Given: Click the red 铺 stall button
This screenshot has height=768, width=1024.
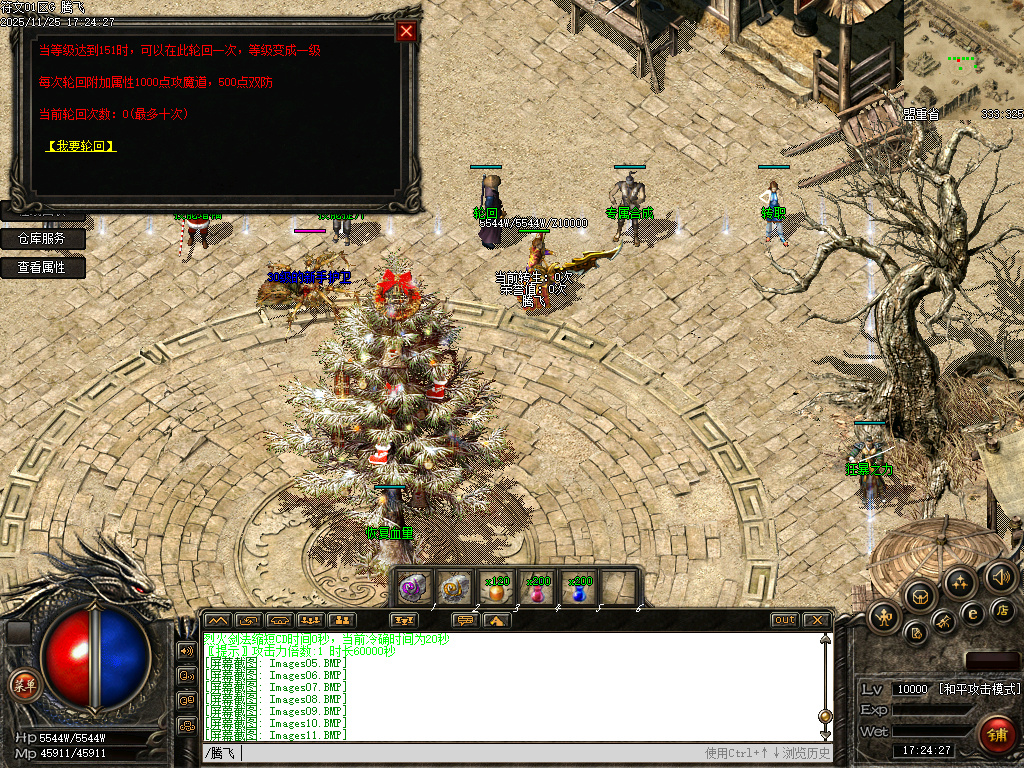Looking at the screenshot, I should [997, 734].
